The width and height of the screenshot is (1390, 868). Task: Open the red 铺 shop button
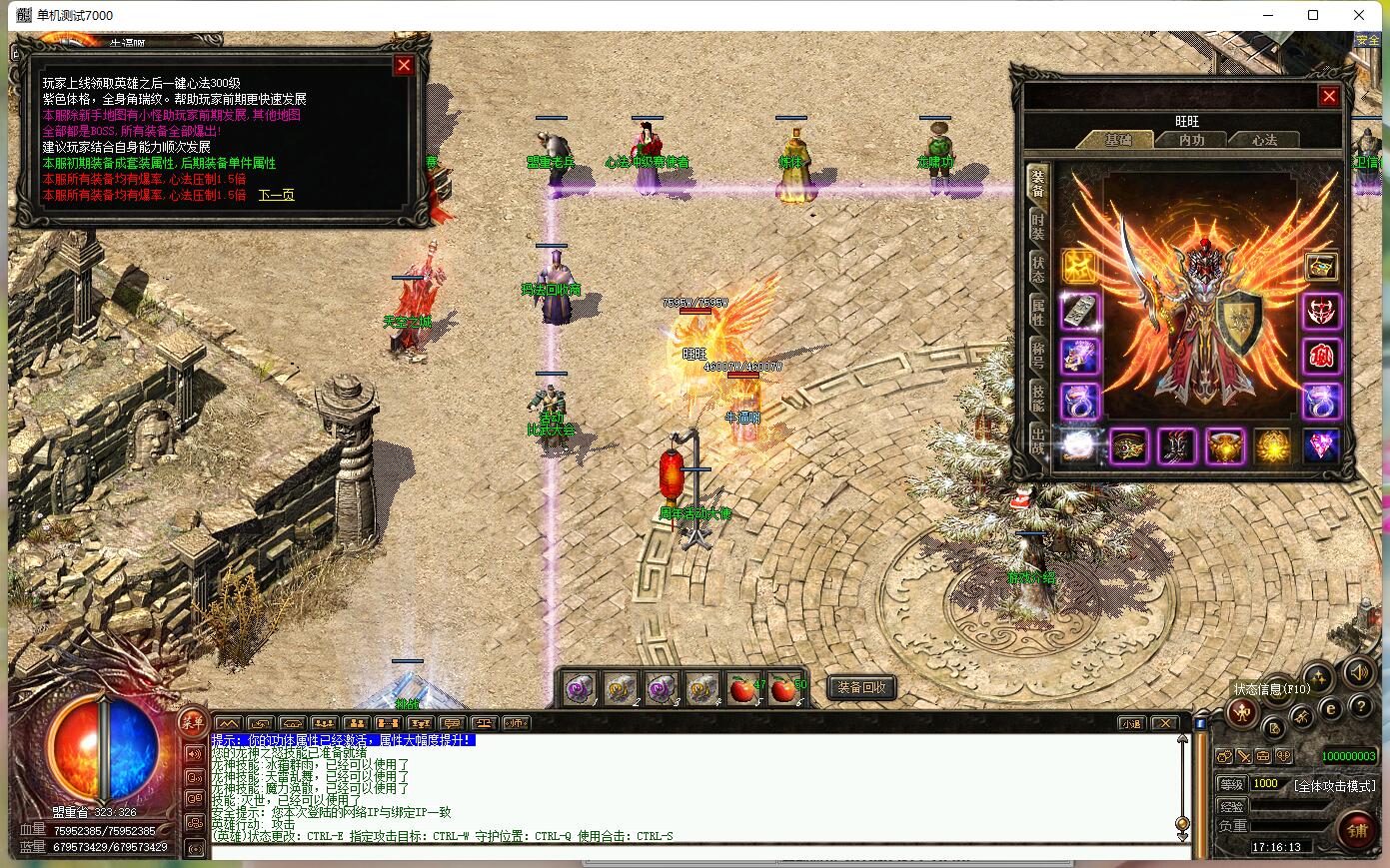tap(1357, 830)
